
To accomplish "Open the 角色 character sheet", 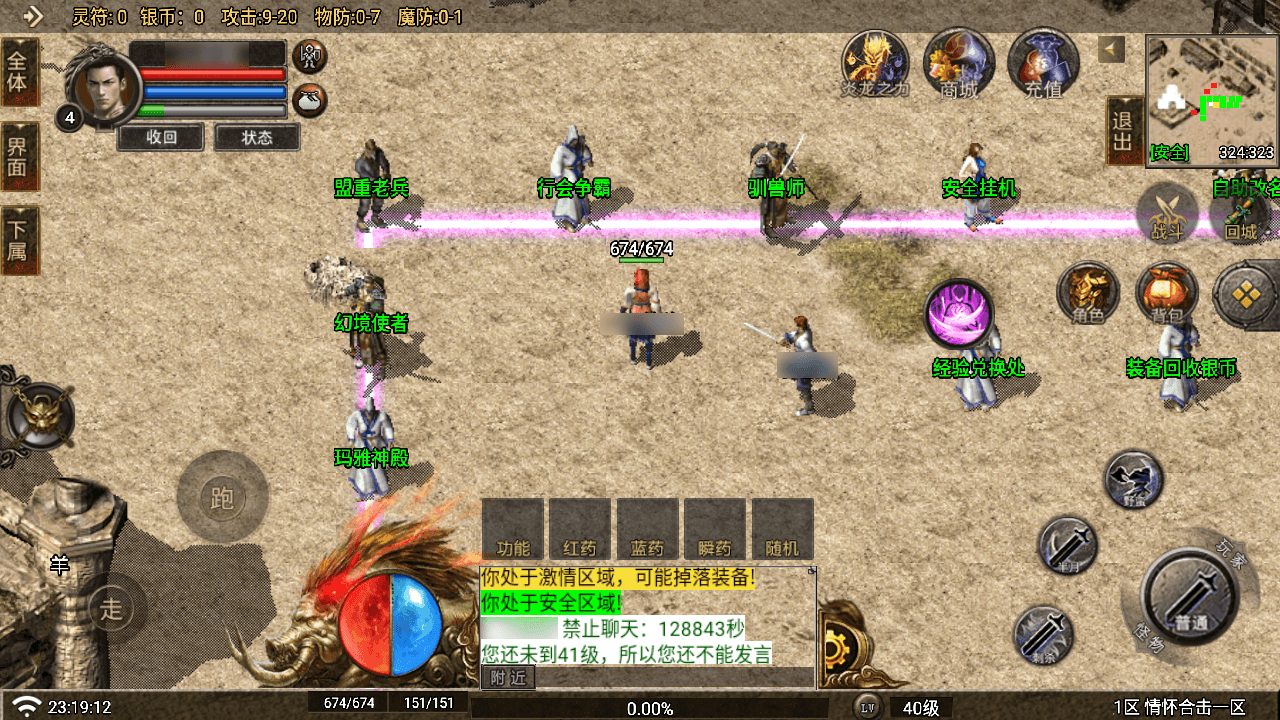I will tap(1088, 294).
